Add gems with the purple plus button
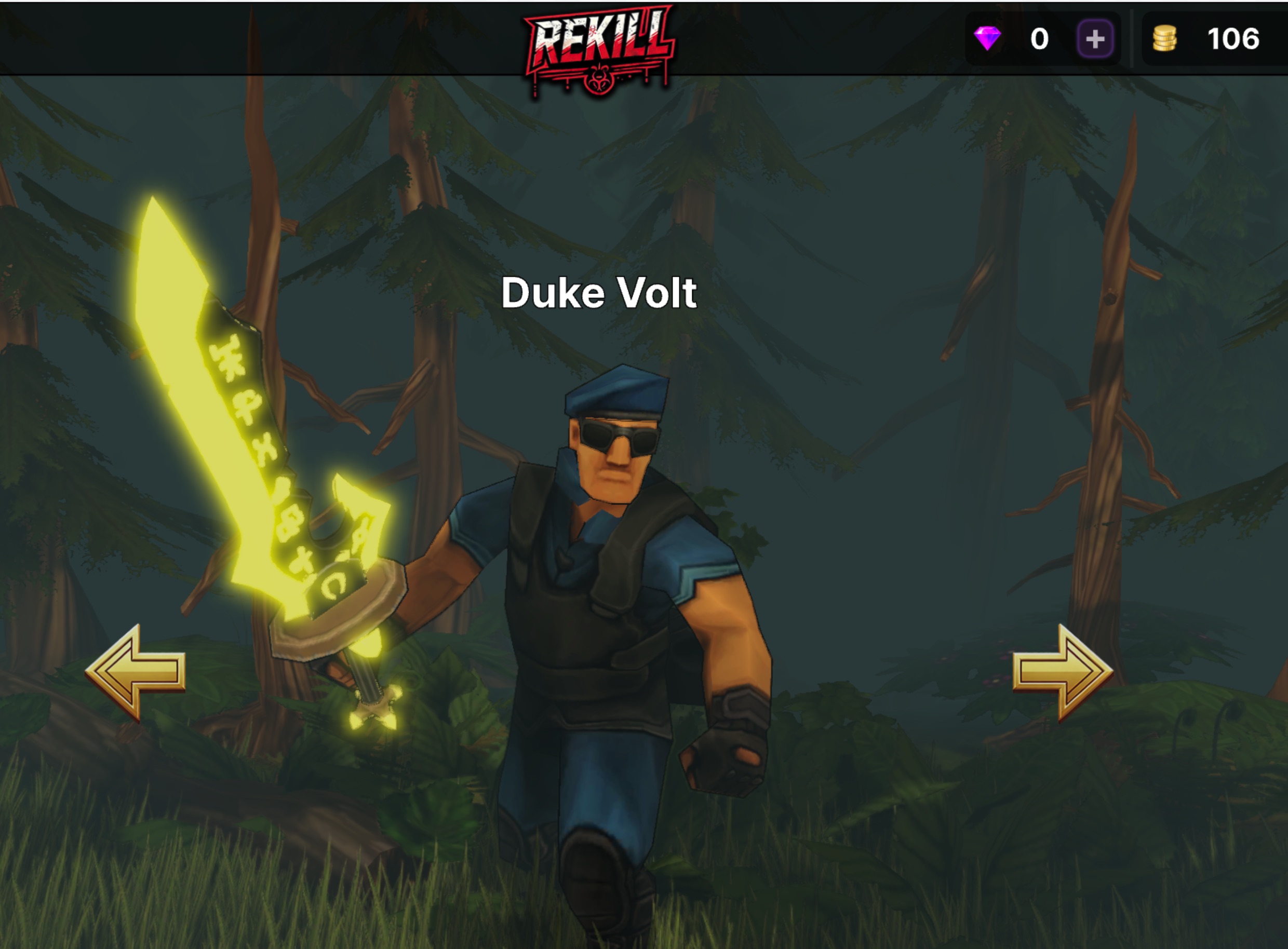Screen dimensions: 1288x949 click(1095, 39)
